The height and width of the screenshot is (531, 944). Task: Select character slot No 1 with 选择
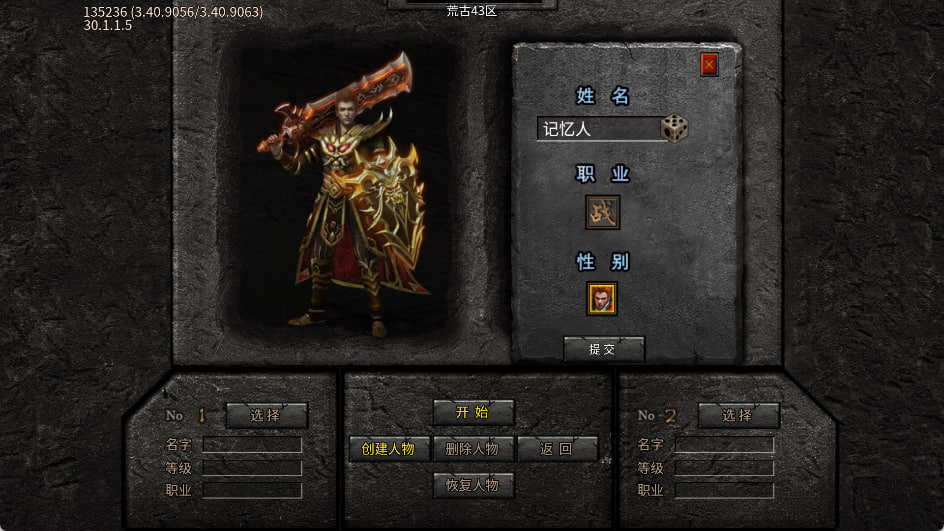click(x=266, y=415)
